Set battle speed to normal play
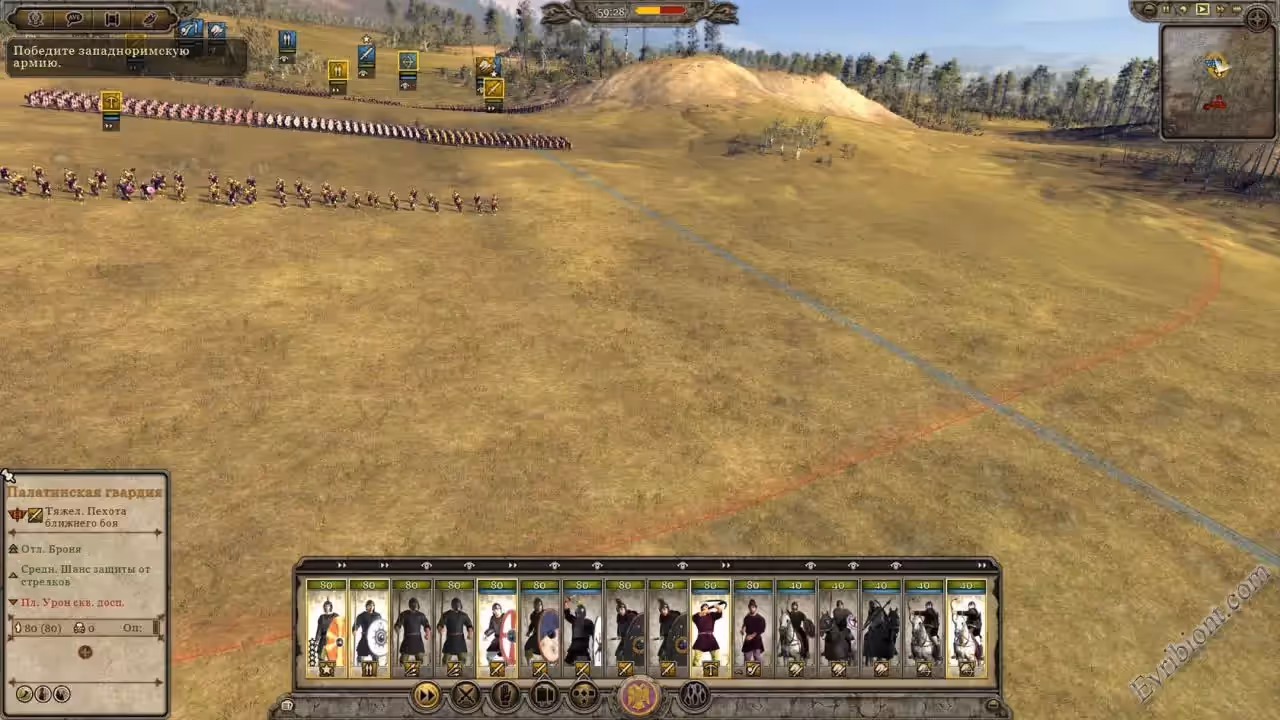The height and width of the screenshot is (720, 1280). coord(1203,10)
